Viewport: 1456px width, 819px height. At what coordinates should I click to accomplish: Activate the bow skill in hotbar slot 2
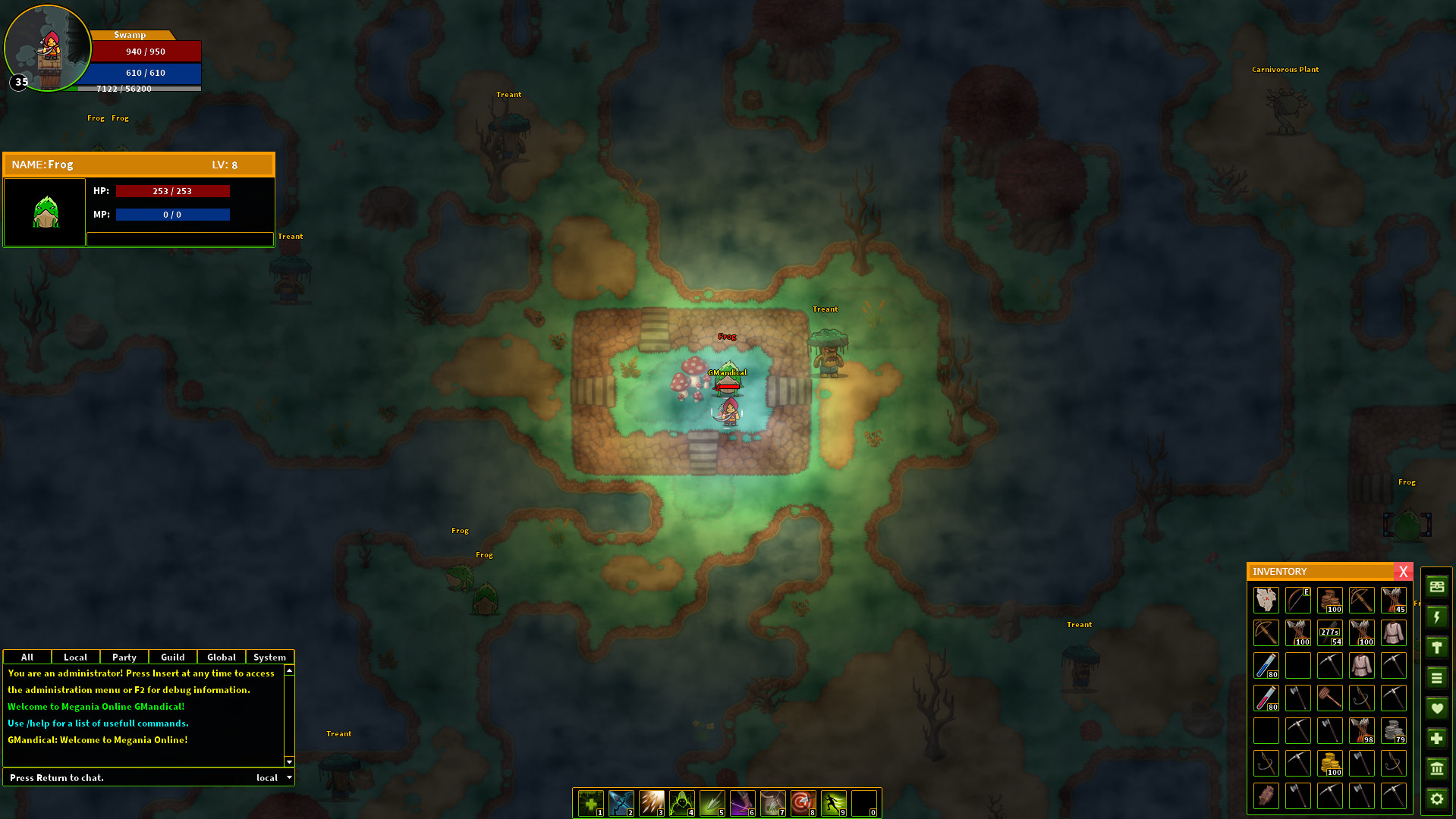(x=621, y=802)
